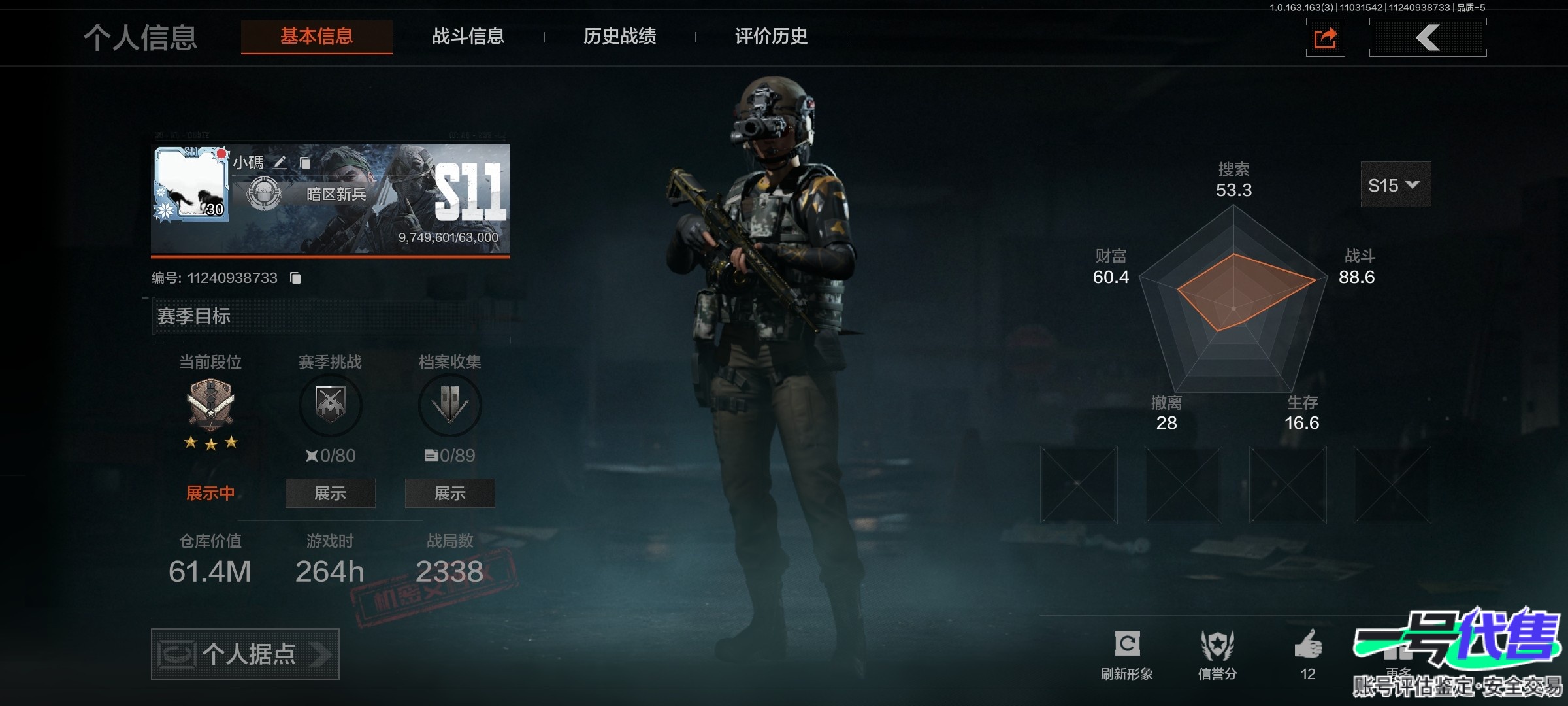The image size is (1568, 706).
Task: Edit the player name with pencil icon
Action: click(x=280, y=163)
